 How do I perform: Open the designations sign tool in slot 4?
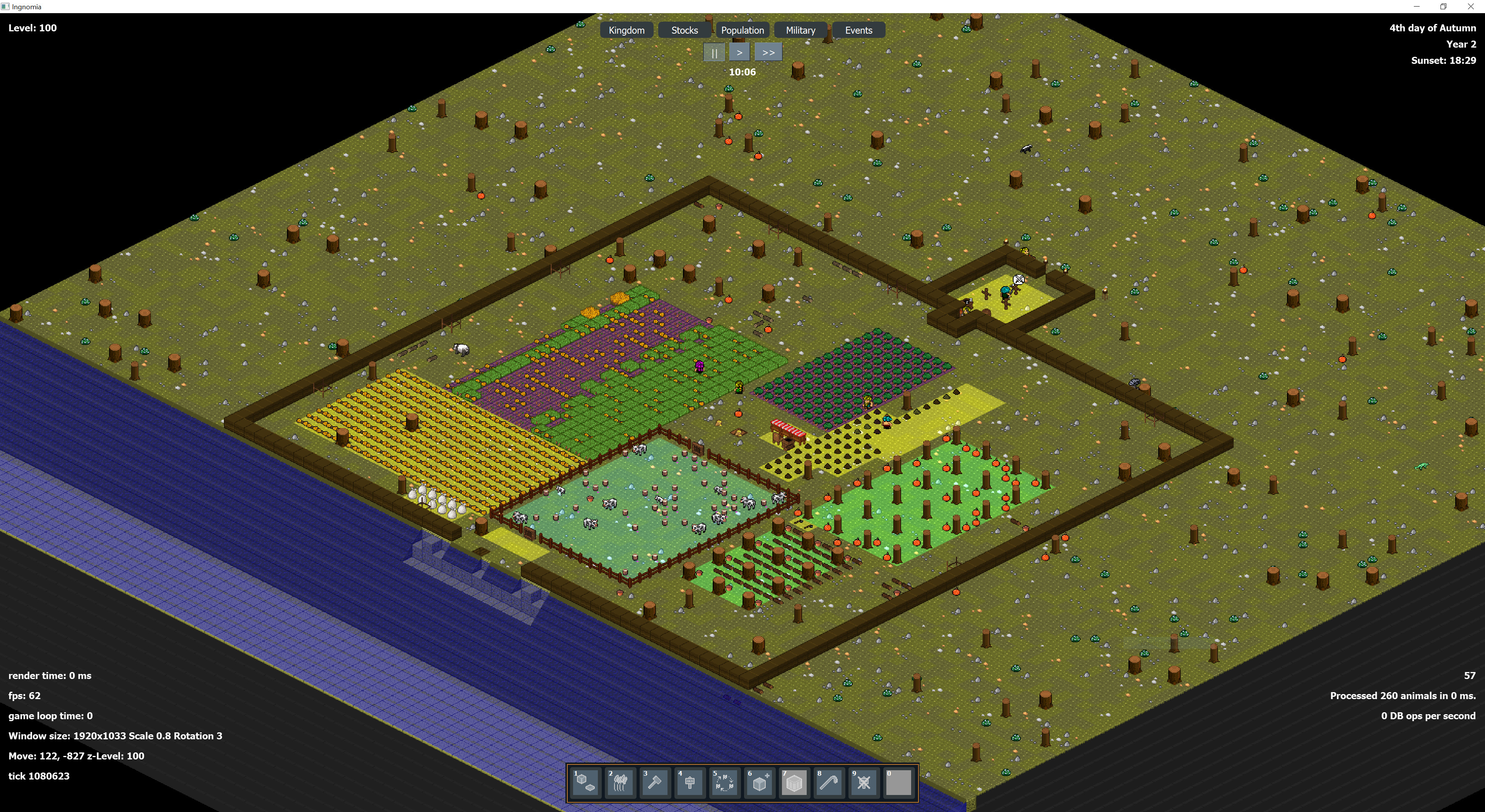click(690, 783)
